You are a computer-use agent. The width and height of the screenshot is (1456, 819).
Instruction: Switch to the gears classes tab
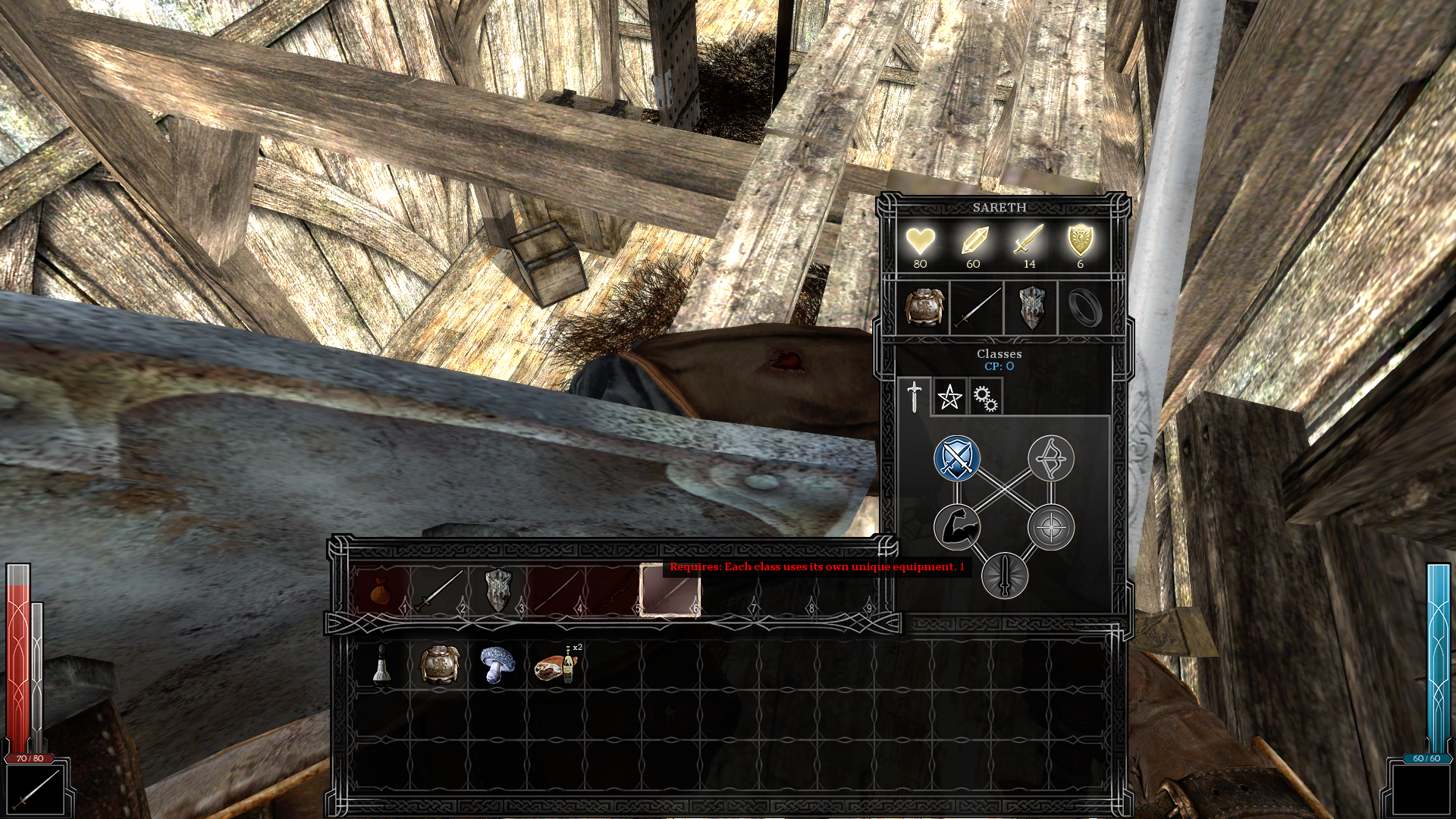[985, 397]
